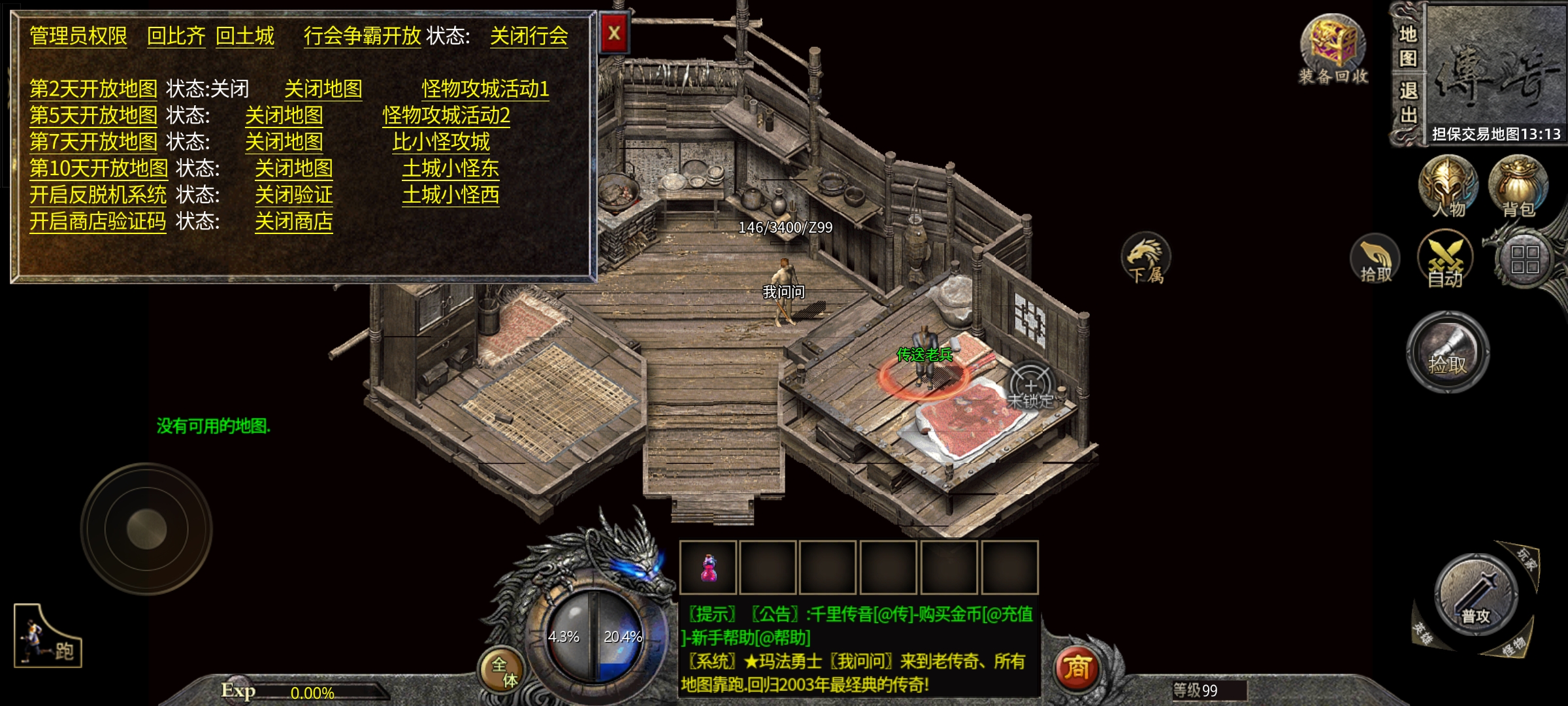
Task: Toggle the 跑 run mode button
Action: click(48, 637)
